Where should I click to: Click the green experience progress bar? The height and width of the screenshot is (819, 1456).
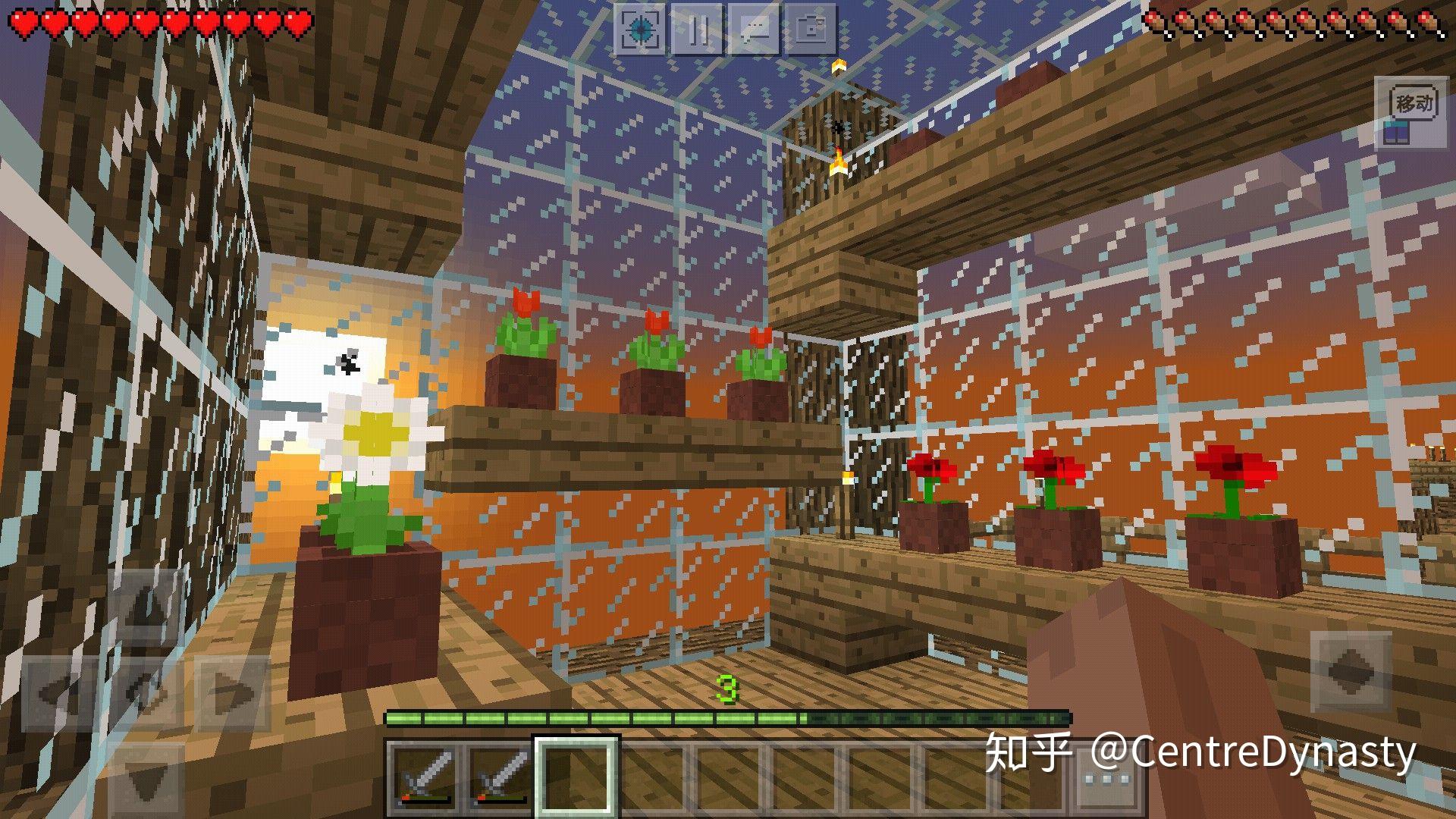tap(728, 716)
